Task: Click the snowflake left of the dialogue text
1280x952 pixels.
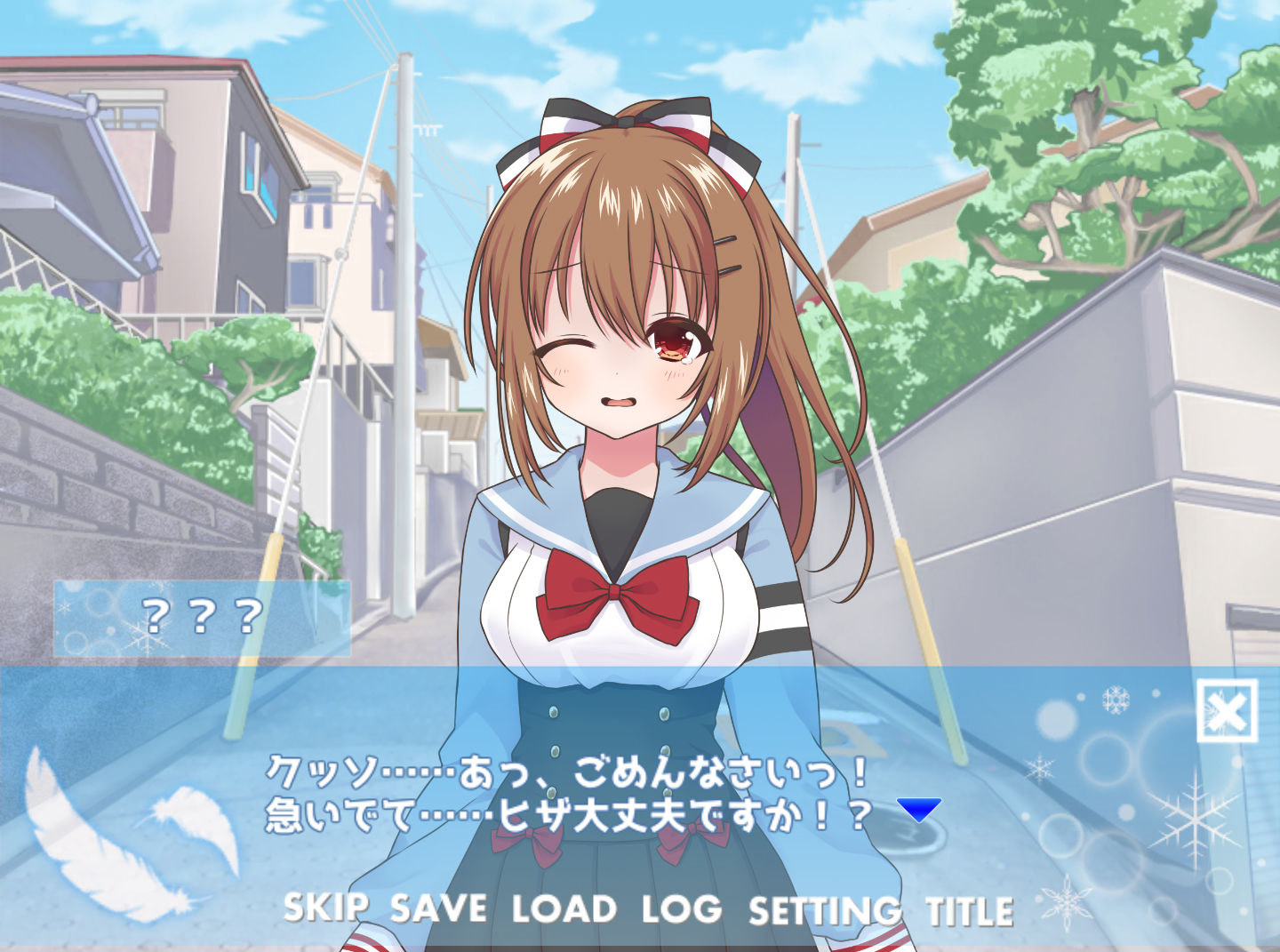Action: click(1039, 768)
